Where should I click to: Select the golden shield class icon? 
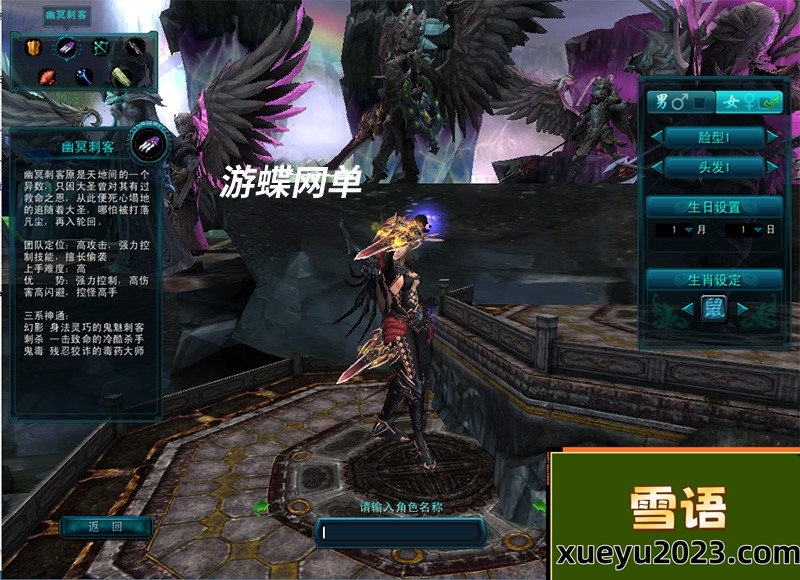coord(32,47)
